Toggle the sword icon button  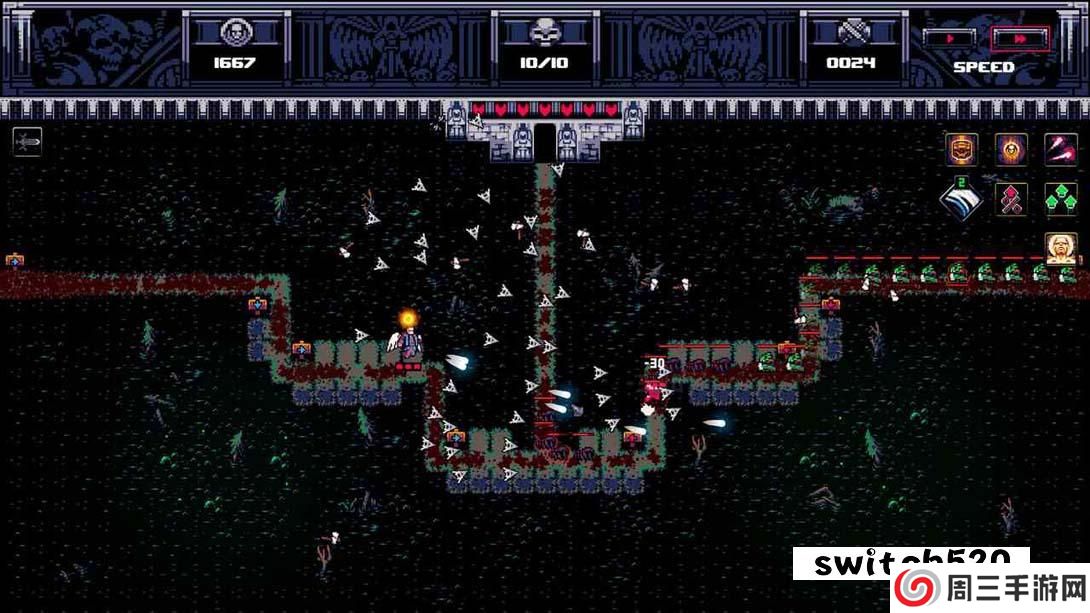coord(27,142)
